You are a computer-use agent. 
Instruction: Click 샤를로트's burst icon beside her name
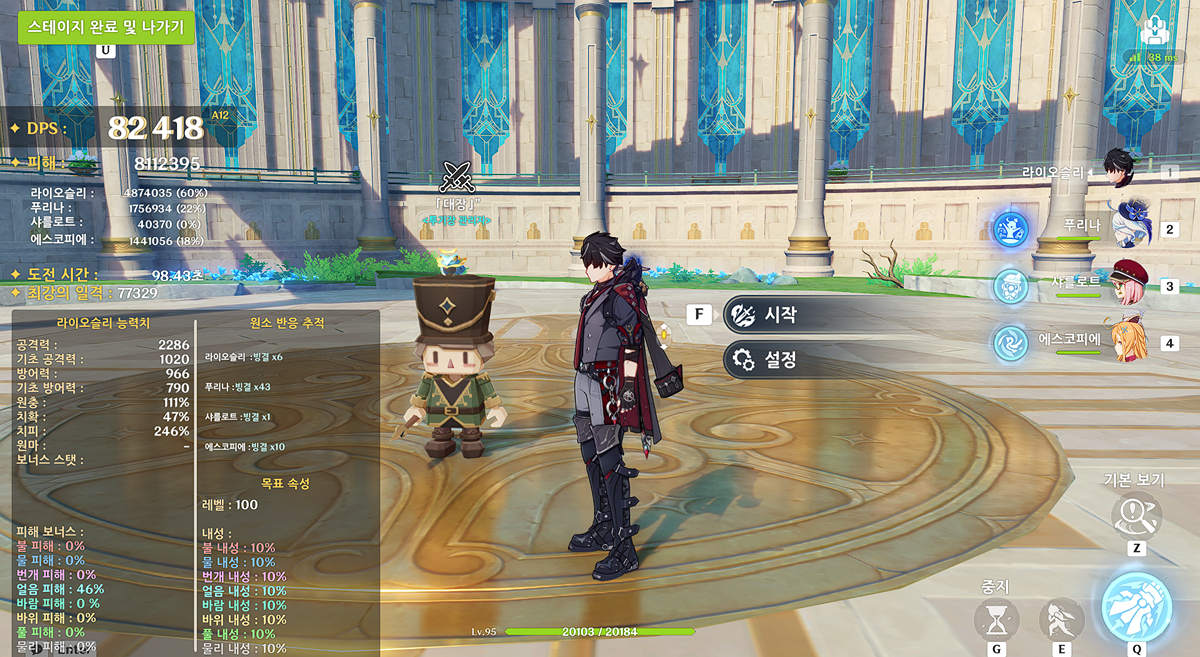pos(1012,286)
